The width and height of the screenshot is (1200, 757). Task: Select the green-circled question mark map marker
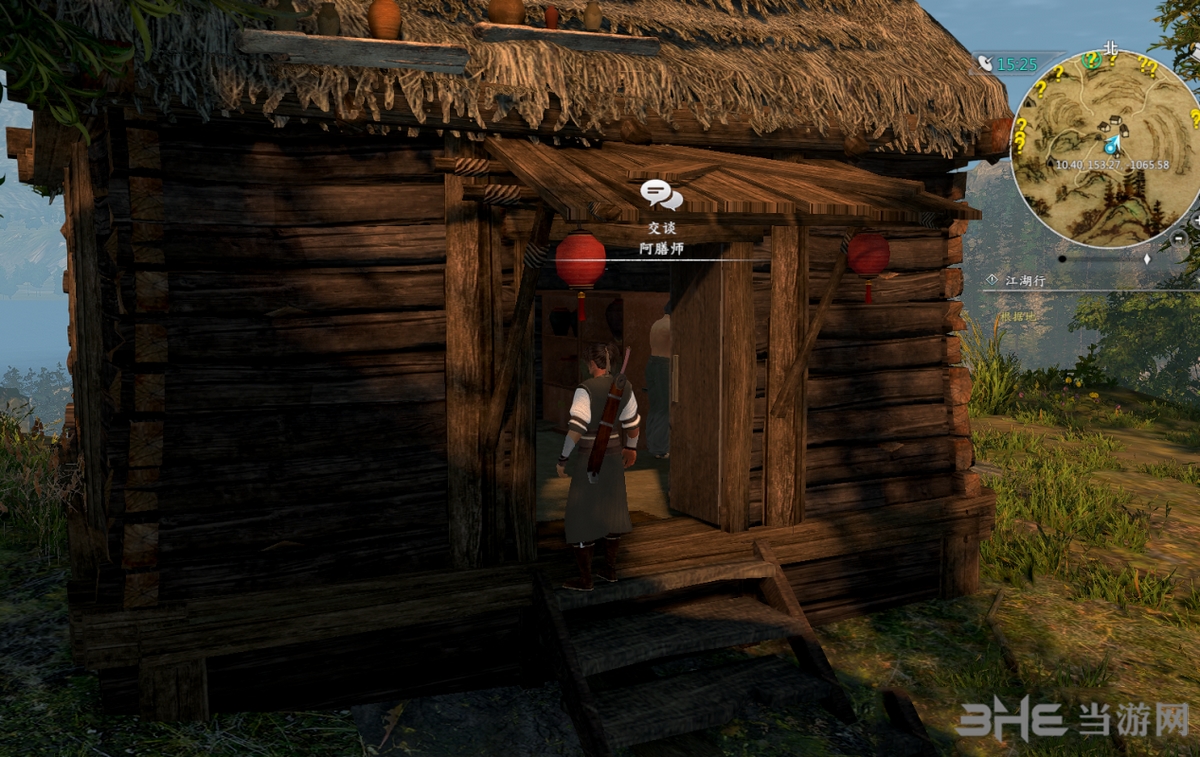[1093, 61]
